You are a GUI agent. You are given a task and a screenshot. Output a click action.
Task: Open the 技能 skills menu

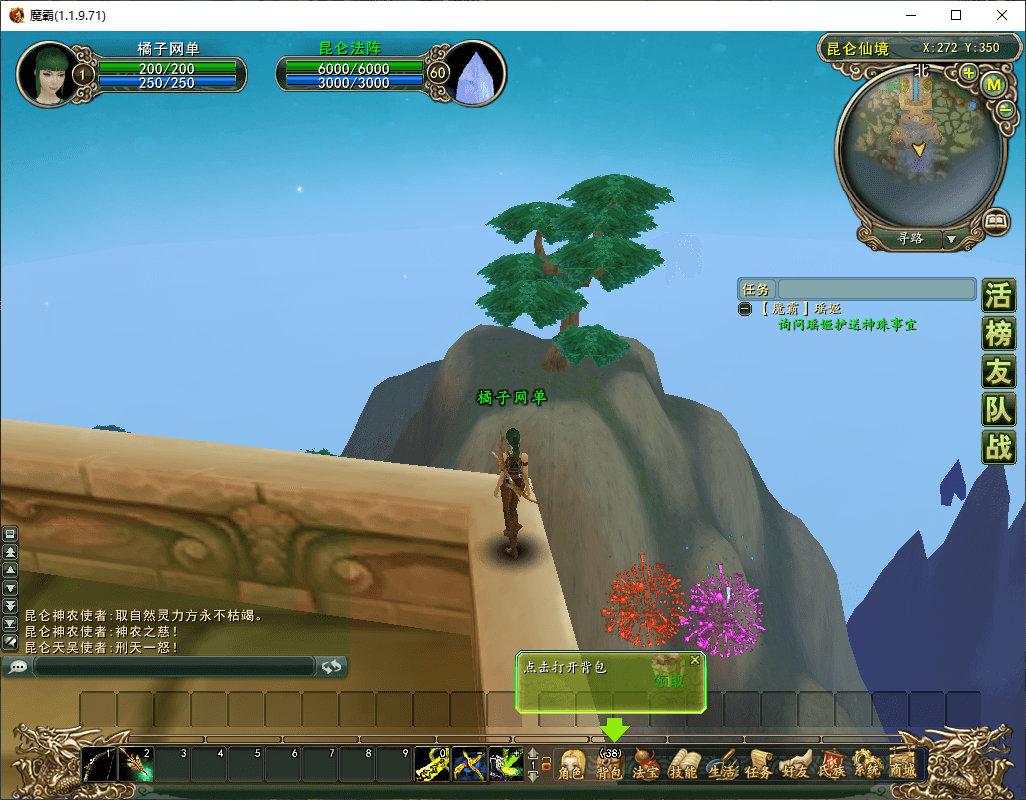pos(684,766)
